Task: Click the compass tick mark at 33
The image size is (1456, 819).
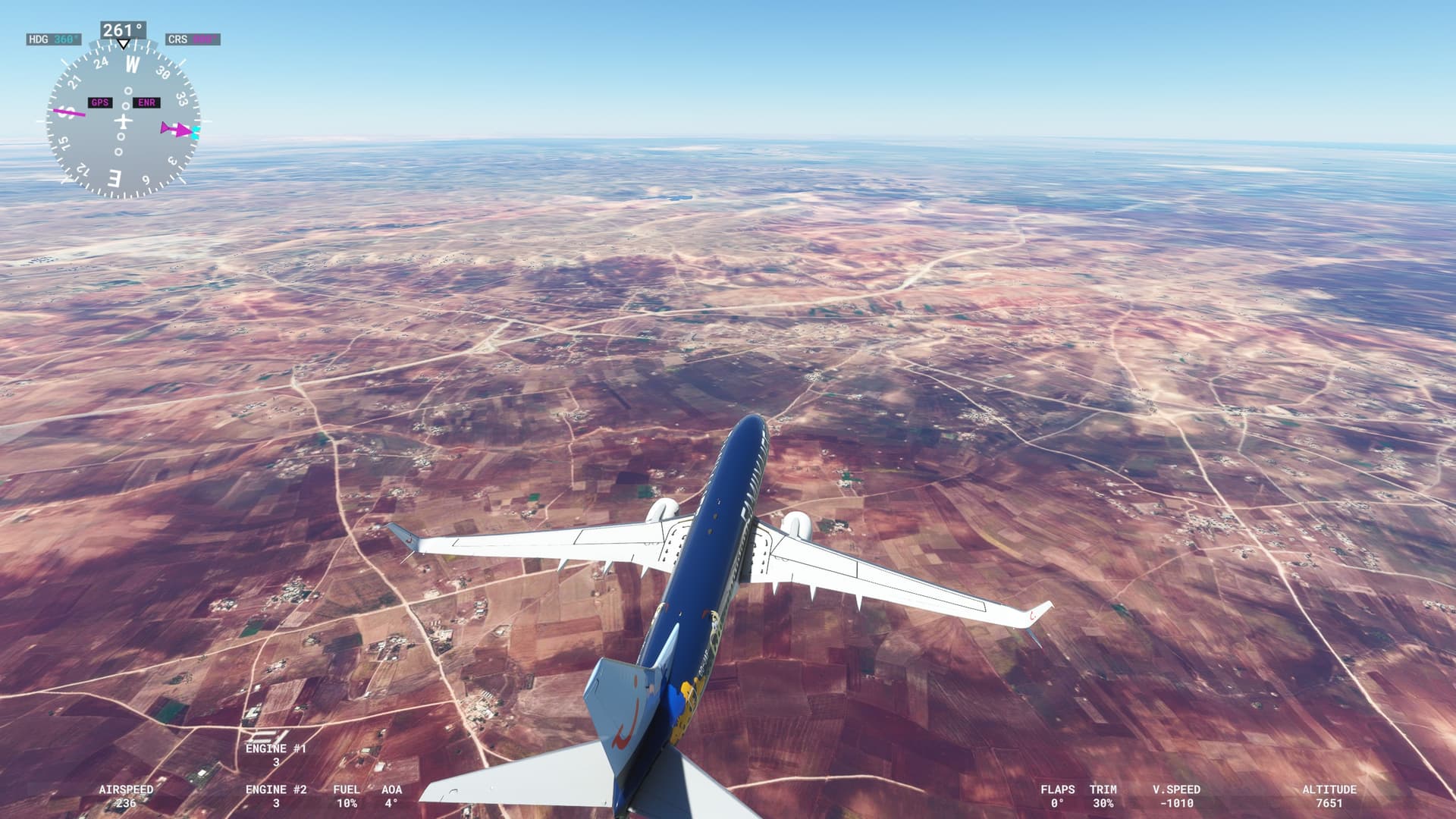Action: tap(183, 98)
